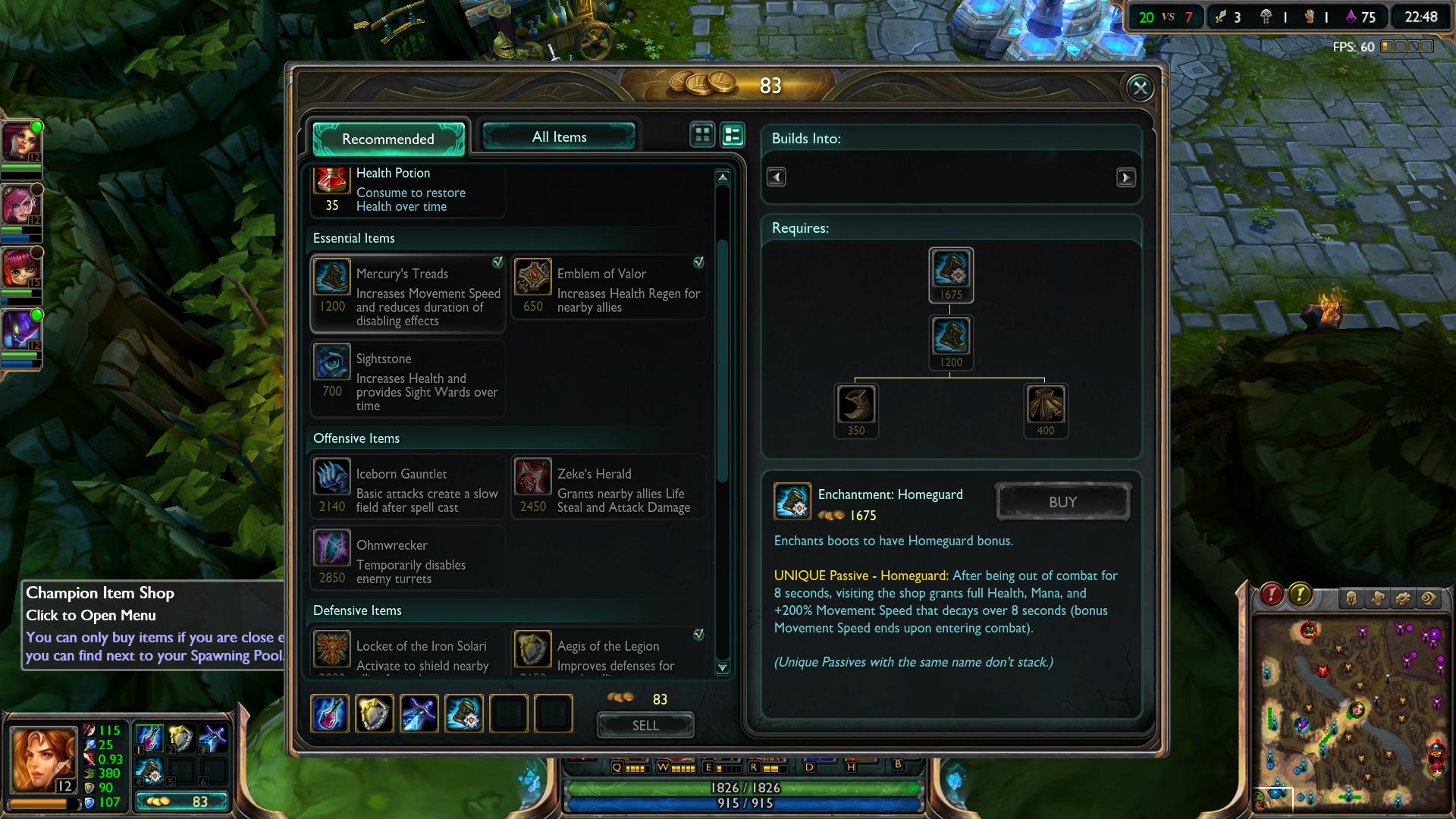Switch shop to grid view
The height and width of the screenshot is (819, 1456).
pyautogui.click(x=702, y=135)
